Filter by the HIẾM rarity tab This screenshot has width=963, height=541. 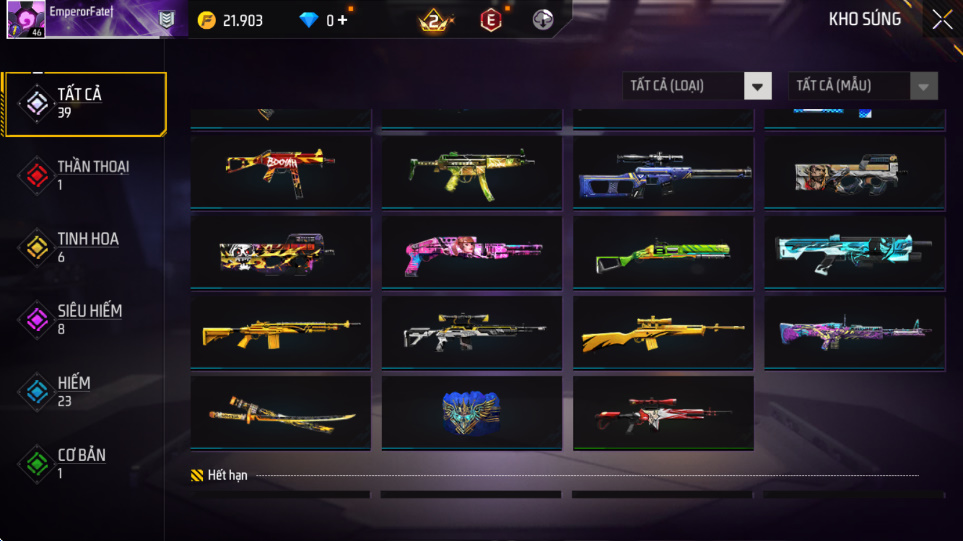(84, 391)
